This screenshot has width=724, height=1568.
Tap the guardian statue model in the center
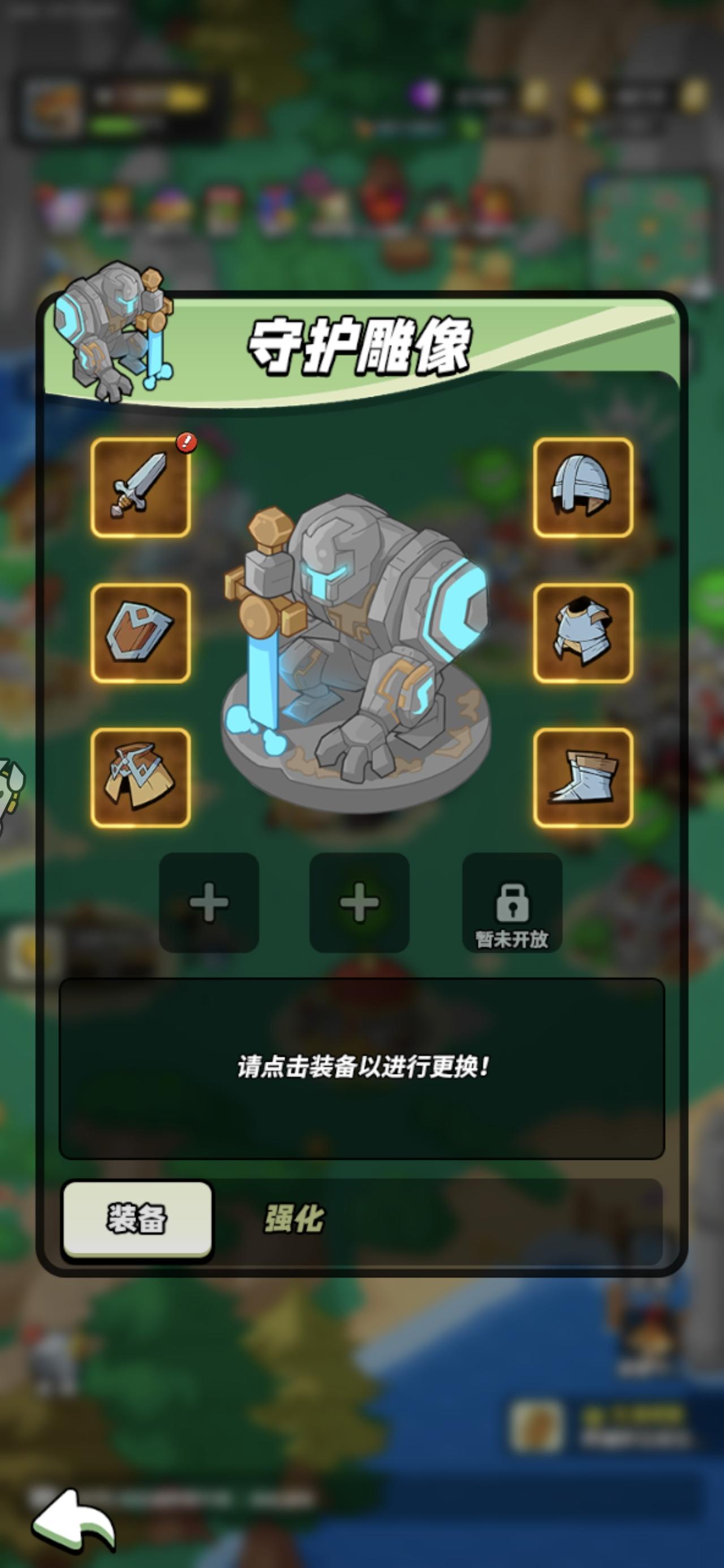tap(359, 657)
